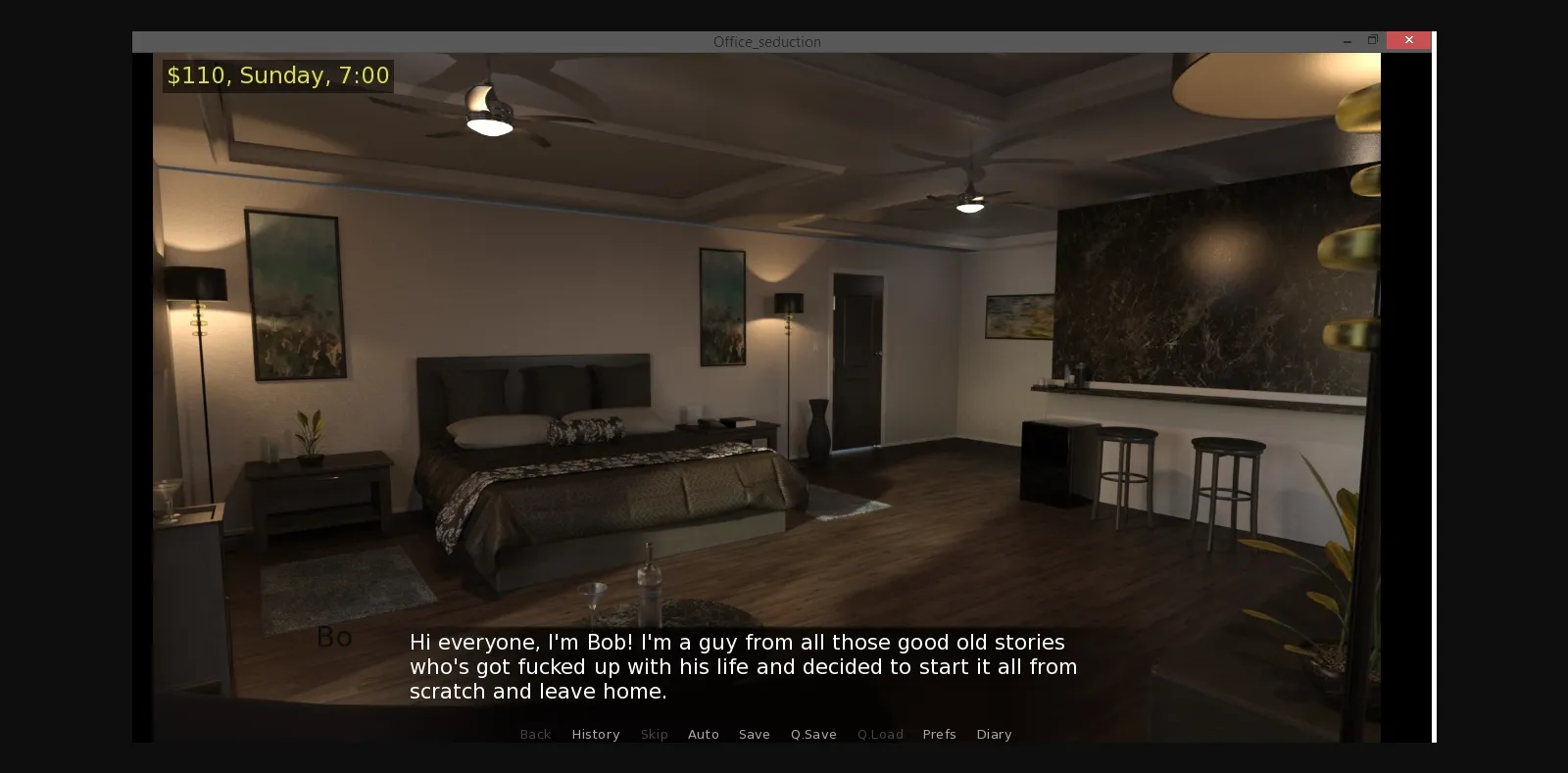This screenshot has height=773, width=1568.
Task: Go Back to the previous dialogue
Action: pos(535,734)
